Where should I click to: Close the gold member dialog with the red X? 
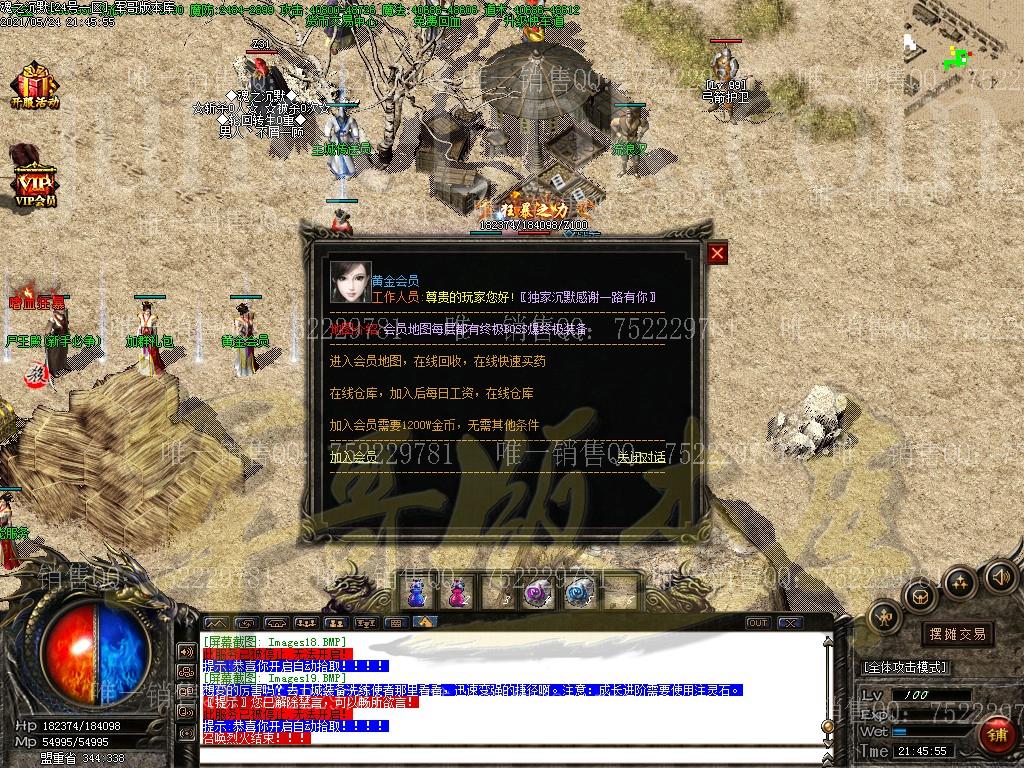[x=717, y=253]
